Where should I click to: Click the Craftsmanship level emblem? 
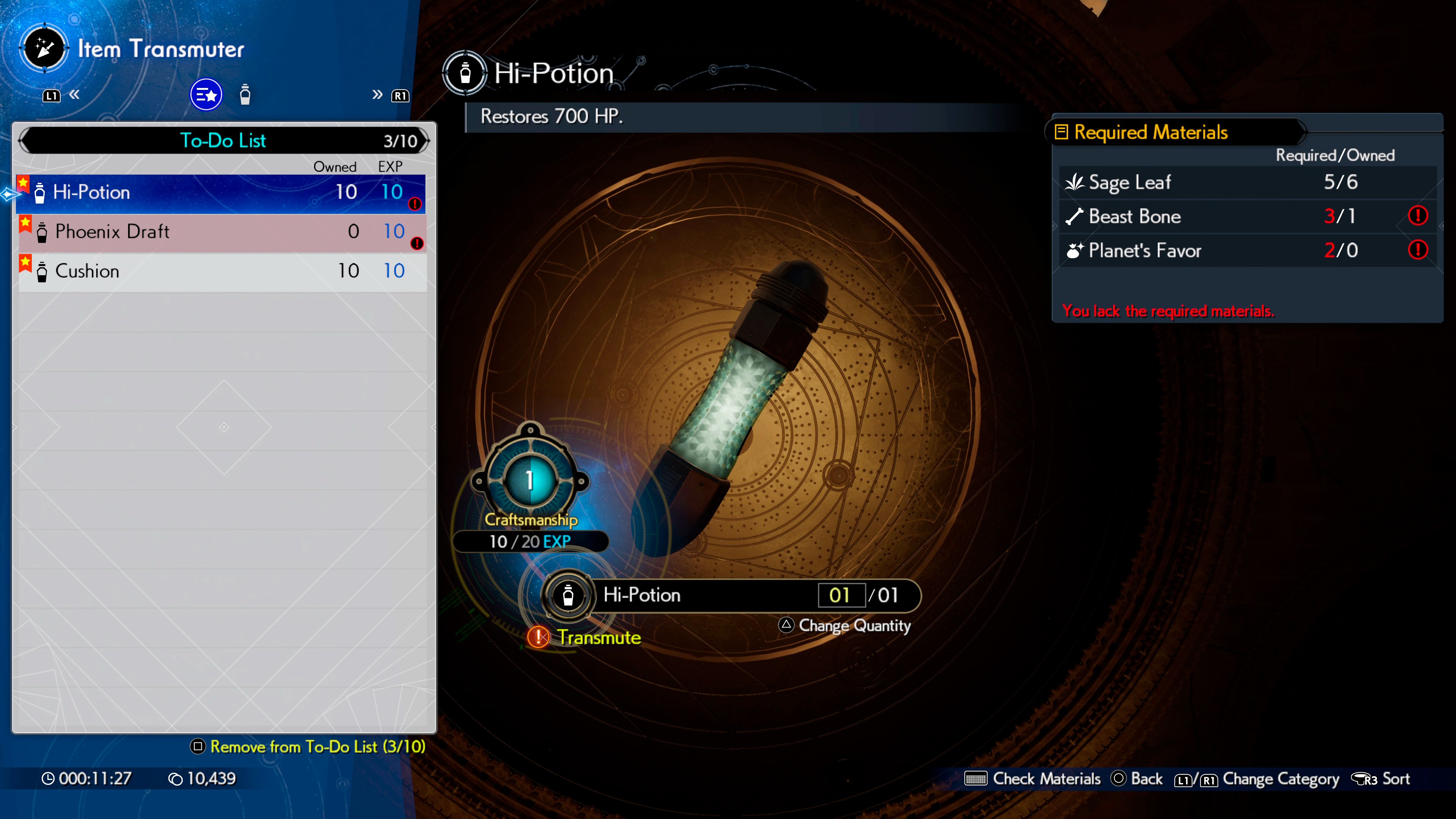(530, 480)
